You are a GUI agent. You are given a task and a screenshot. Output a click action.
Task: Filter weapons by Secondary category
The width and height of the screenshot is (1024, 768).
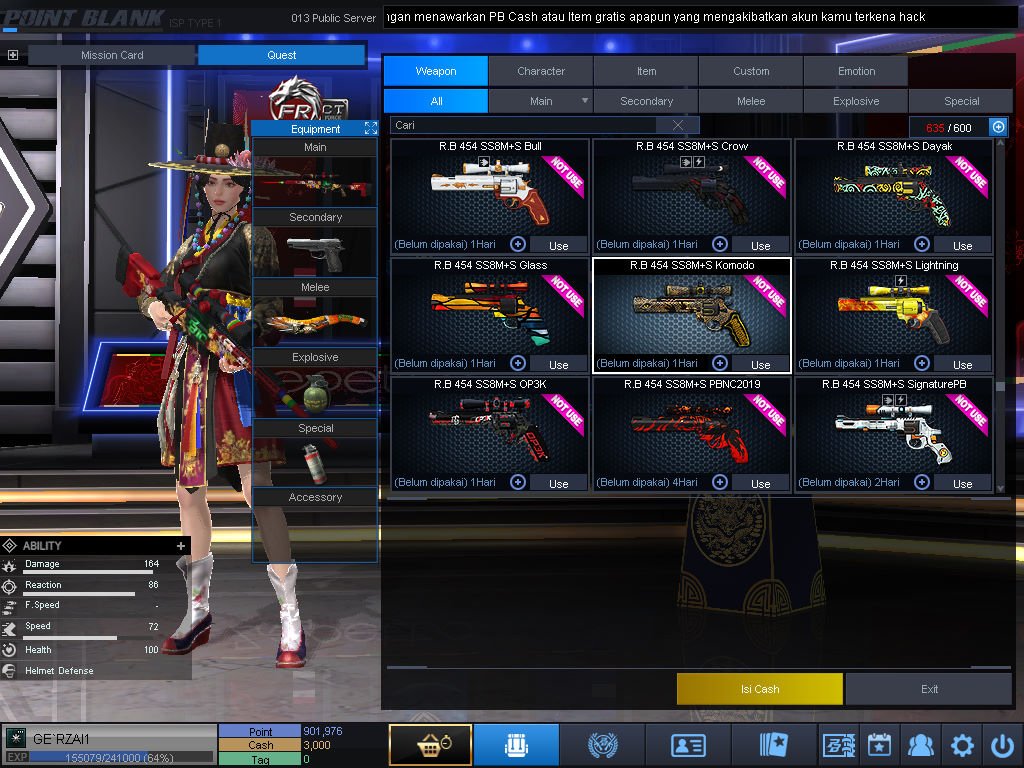tap(646, 101)
